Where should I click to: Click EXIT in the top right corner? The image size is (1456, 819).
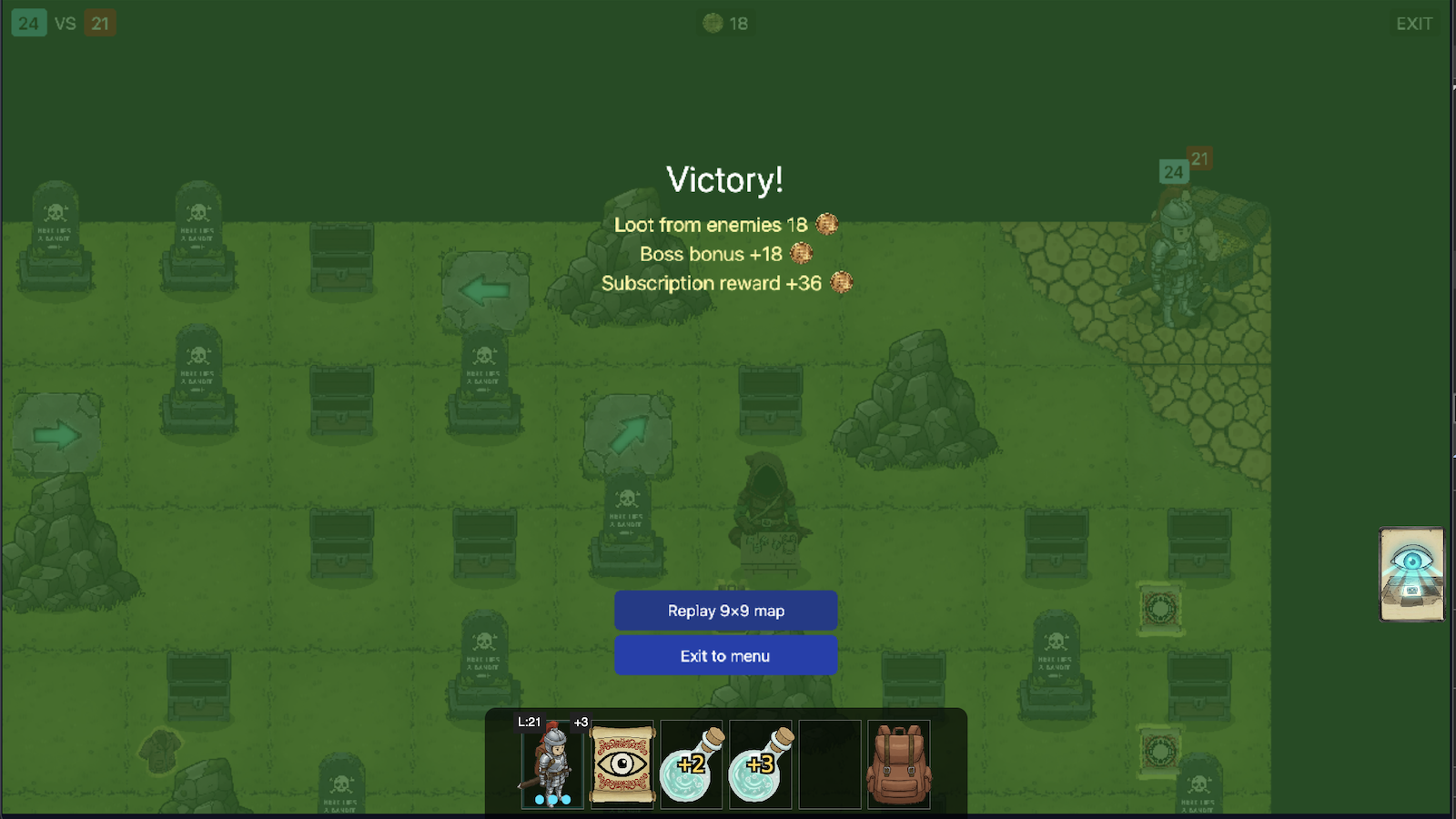tap(1414, 24)
